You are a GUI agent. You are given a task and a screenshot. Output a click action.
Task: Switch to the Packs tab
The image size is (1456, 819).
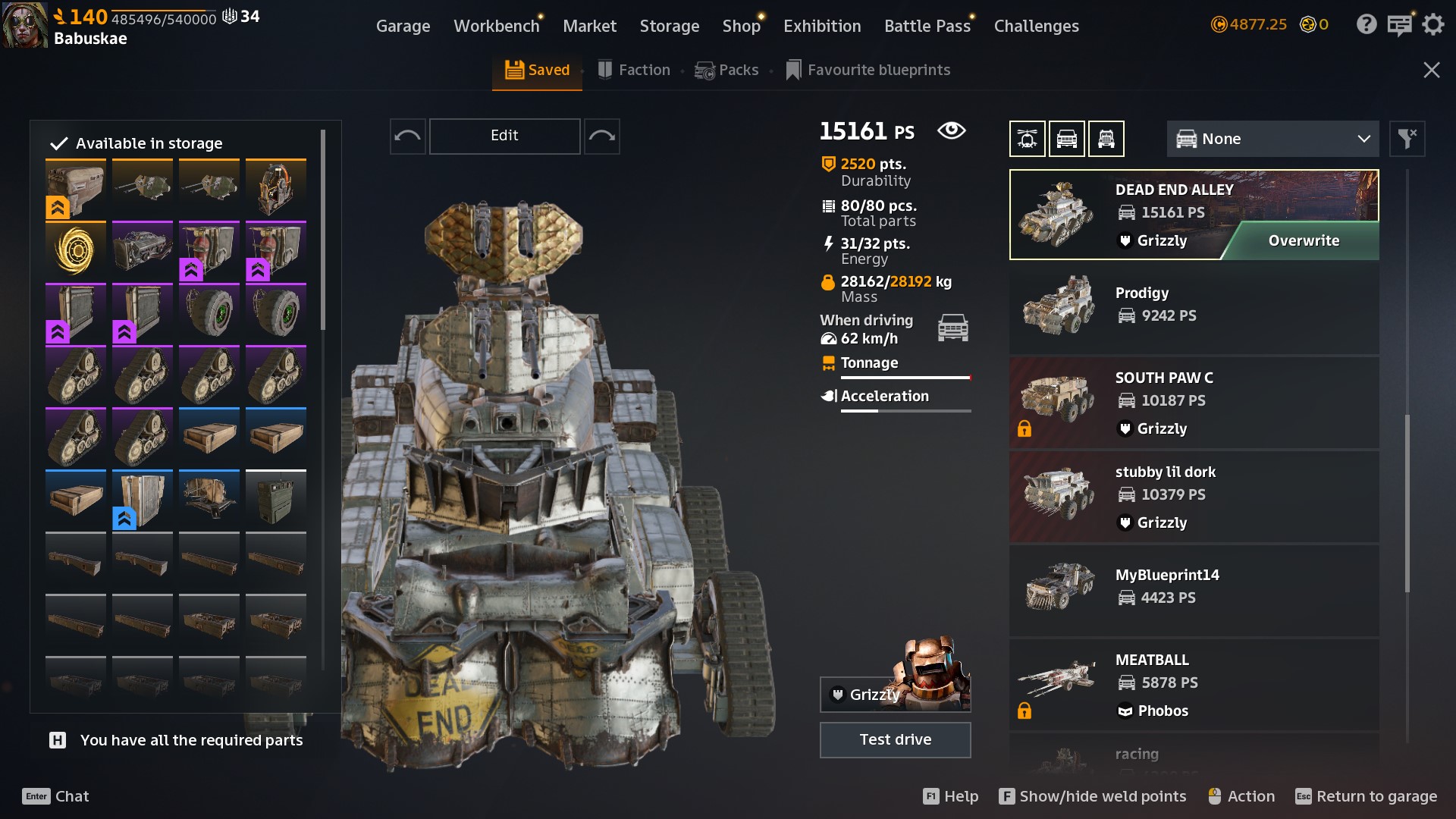coord(726,70)
